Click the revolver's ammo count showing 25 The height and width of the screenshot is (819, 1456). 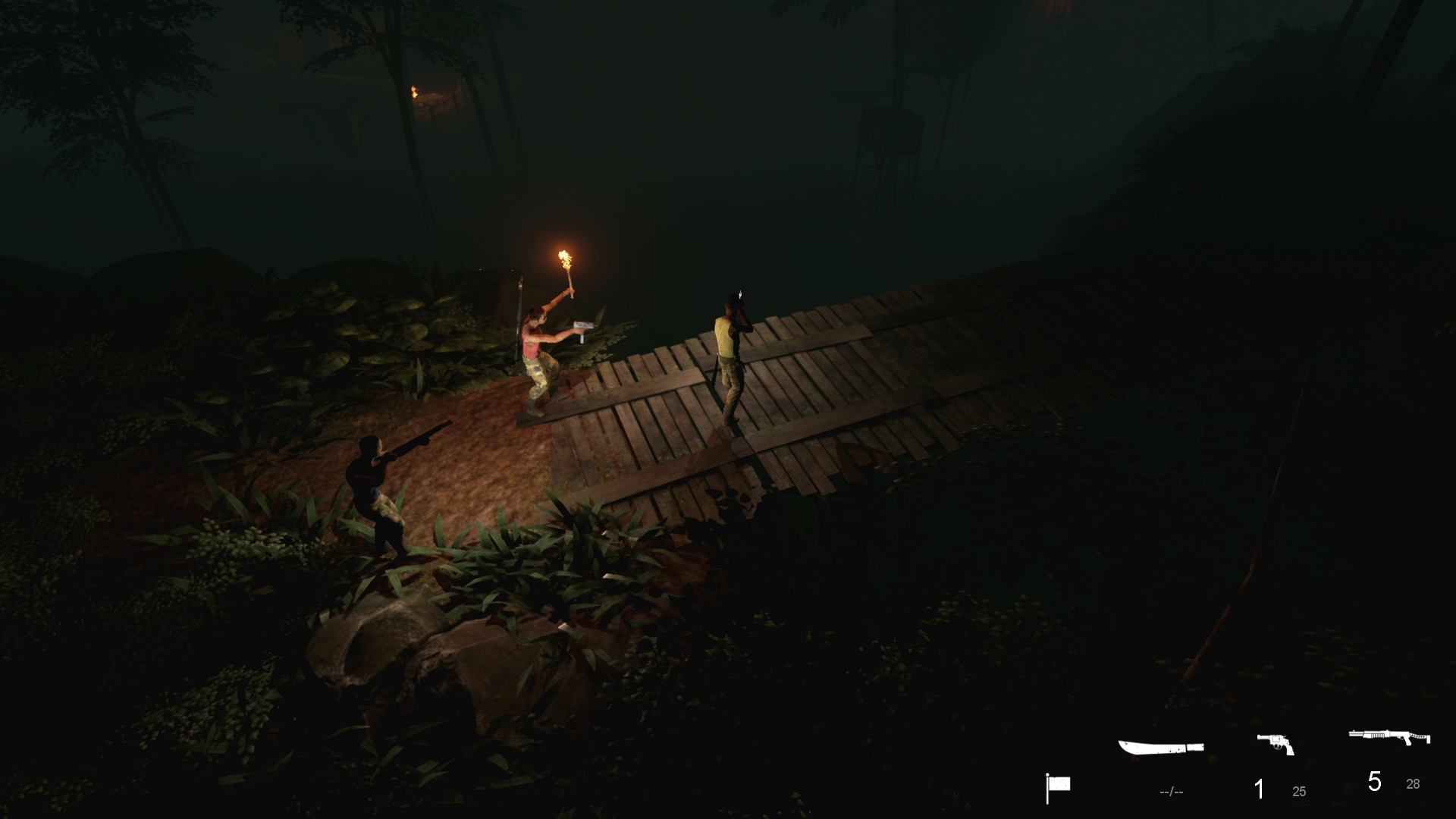point(1299,790)
